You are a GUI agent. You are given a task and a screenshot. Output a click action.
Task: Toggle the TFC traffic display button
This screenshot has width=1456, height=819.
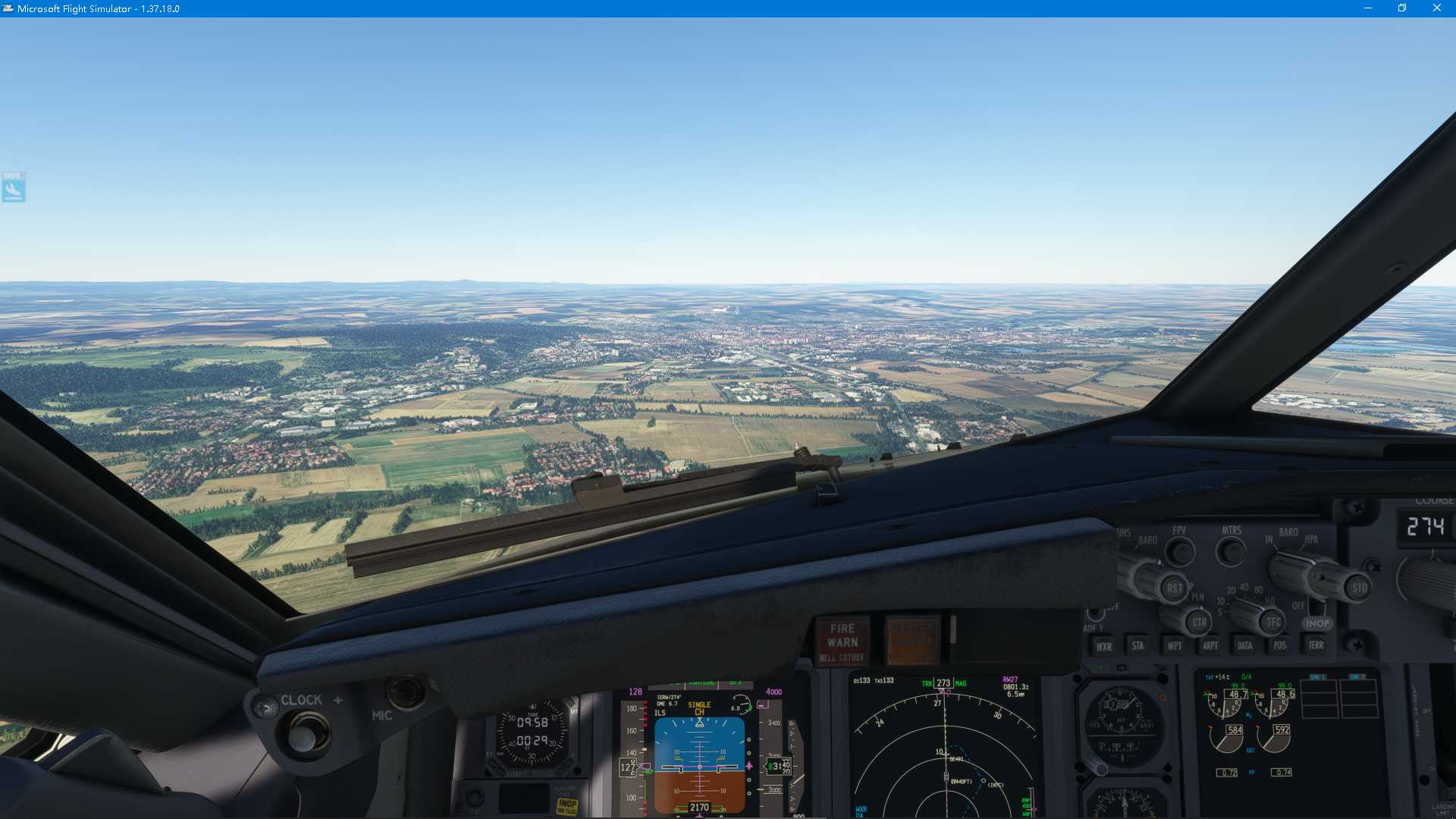tap(1273, 623)
